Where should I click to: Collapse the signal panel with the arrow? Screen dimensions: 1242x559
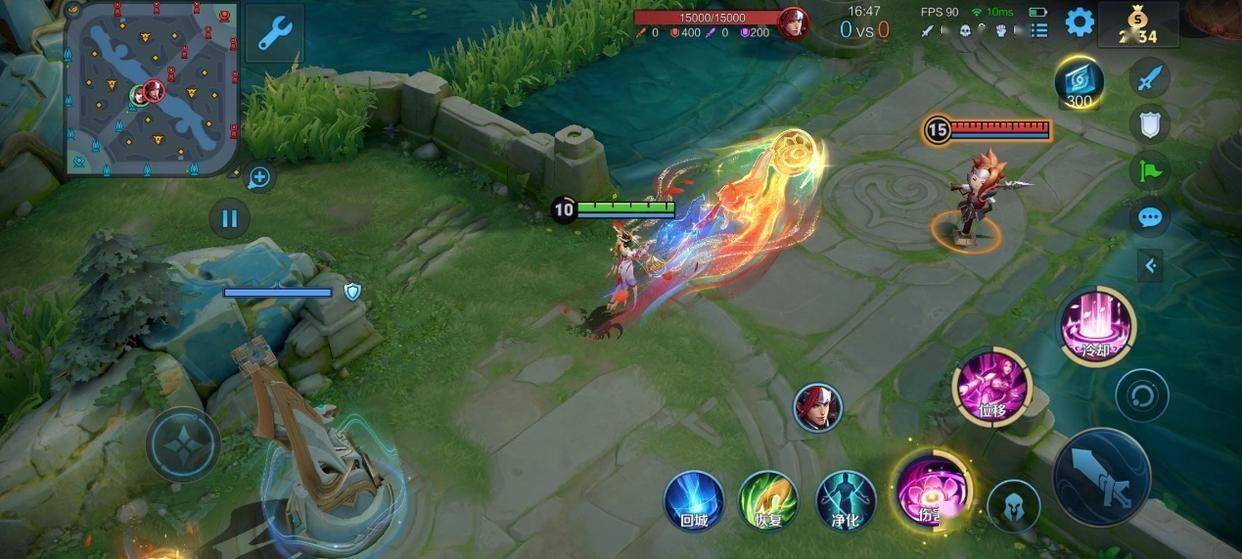click(1150, 265)
